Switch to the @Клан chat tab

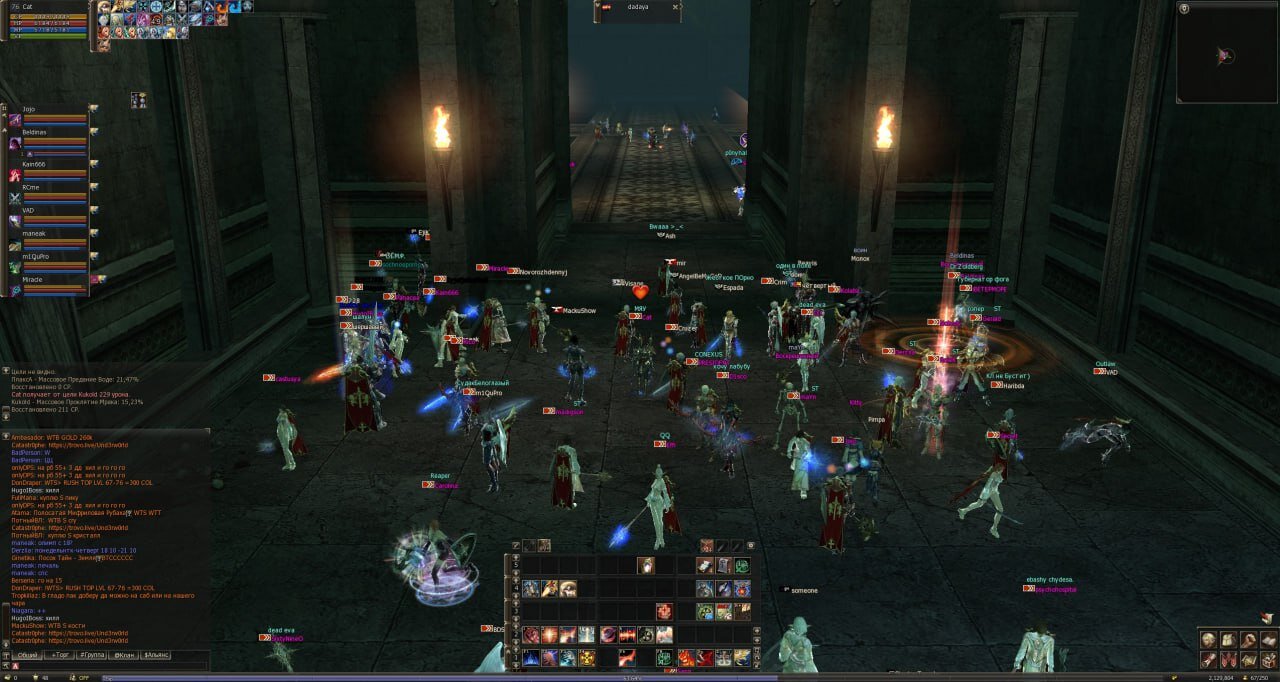pos(125,655)
